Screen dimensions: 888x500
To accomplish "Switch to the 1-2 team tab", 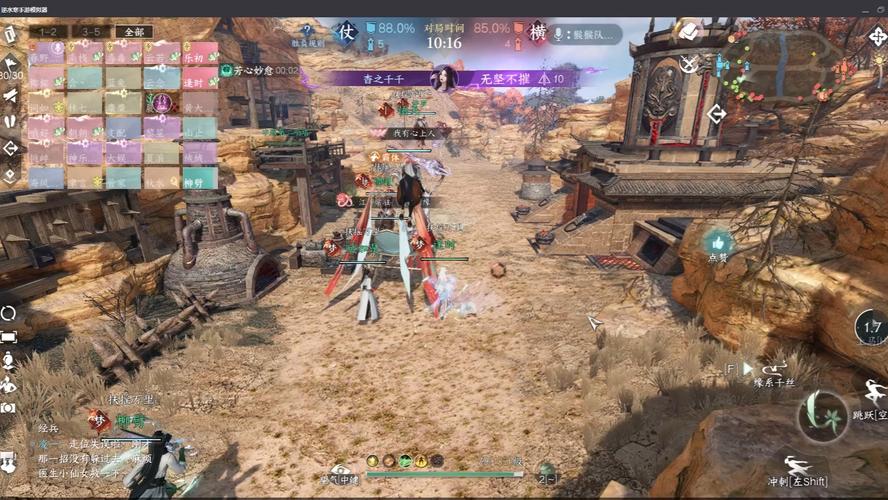I will pyautogui.click(x=47, y=32).
